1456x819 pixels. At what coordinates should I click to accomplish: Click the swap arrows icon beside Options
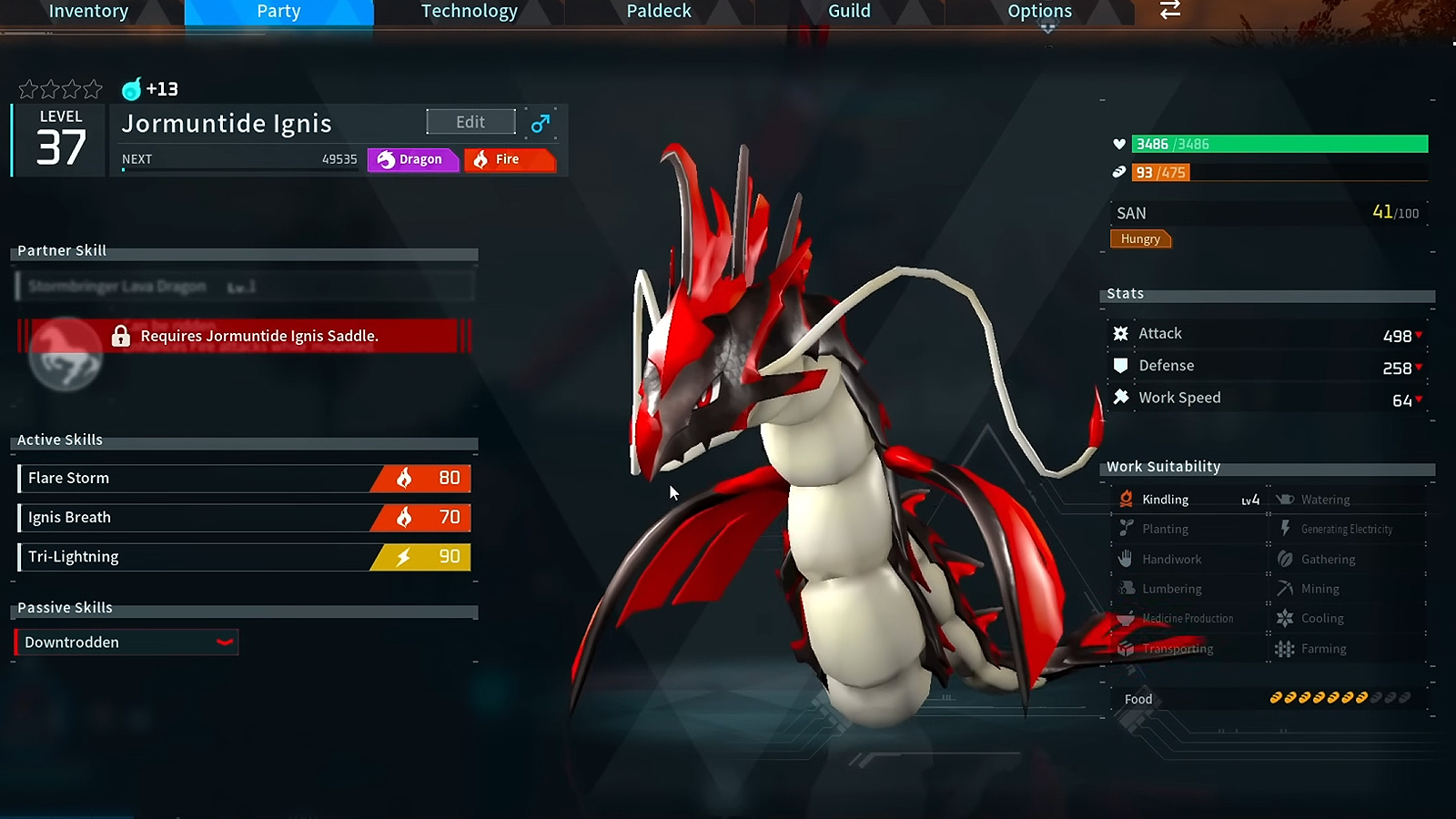point(1170,10)
